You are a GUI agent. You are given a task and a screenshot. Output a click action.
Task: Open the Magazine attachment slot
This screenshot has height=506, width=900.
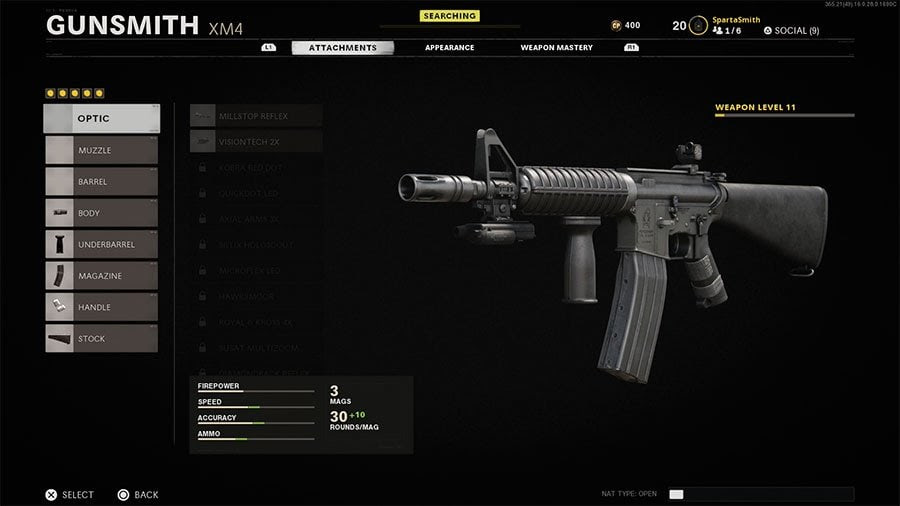pos(101,276)
